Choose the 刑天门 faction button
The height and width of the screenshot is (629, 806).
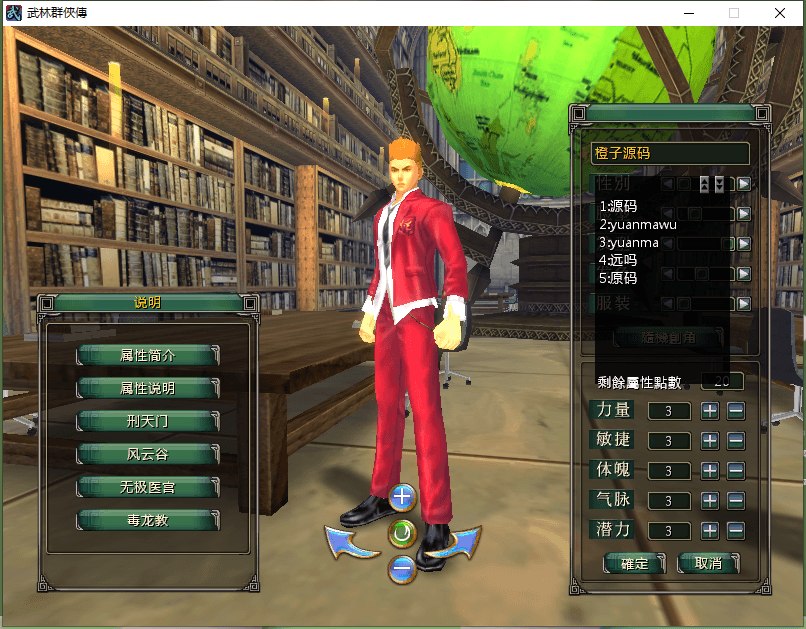click(x=148, y=421)
